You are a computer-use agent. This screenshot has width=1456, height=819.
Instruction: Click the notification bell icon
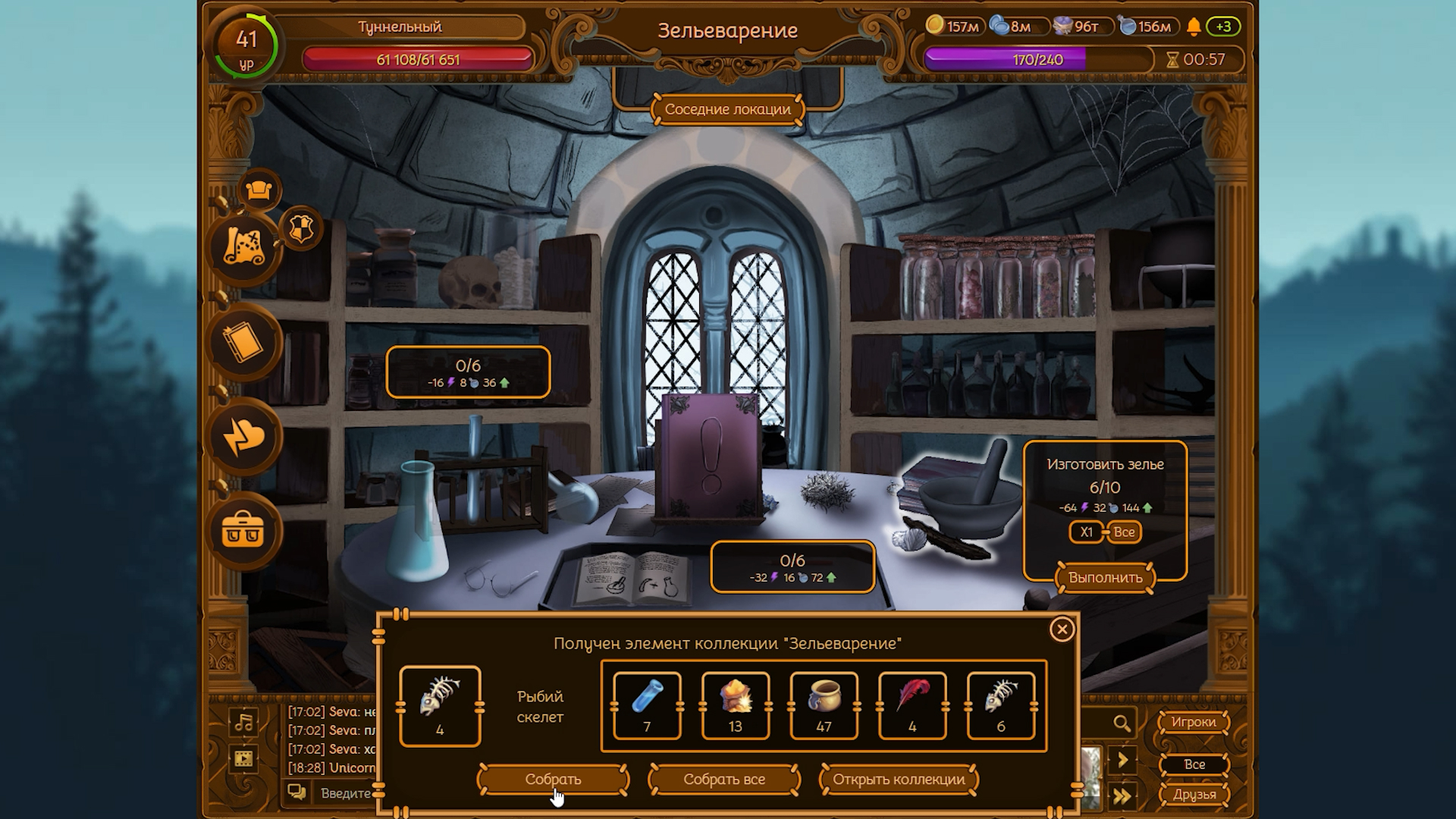pyautogui.click(x=1194, y=27)
